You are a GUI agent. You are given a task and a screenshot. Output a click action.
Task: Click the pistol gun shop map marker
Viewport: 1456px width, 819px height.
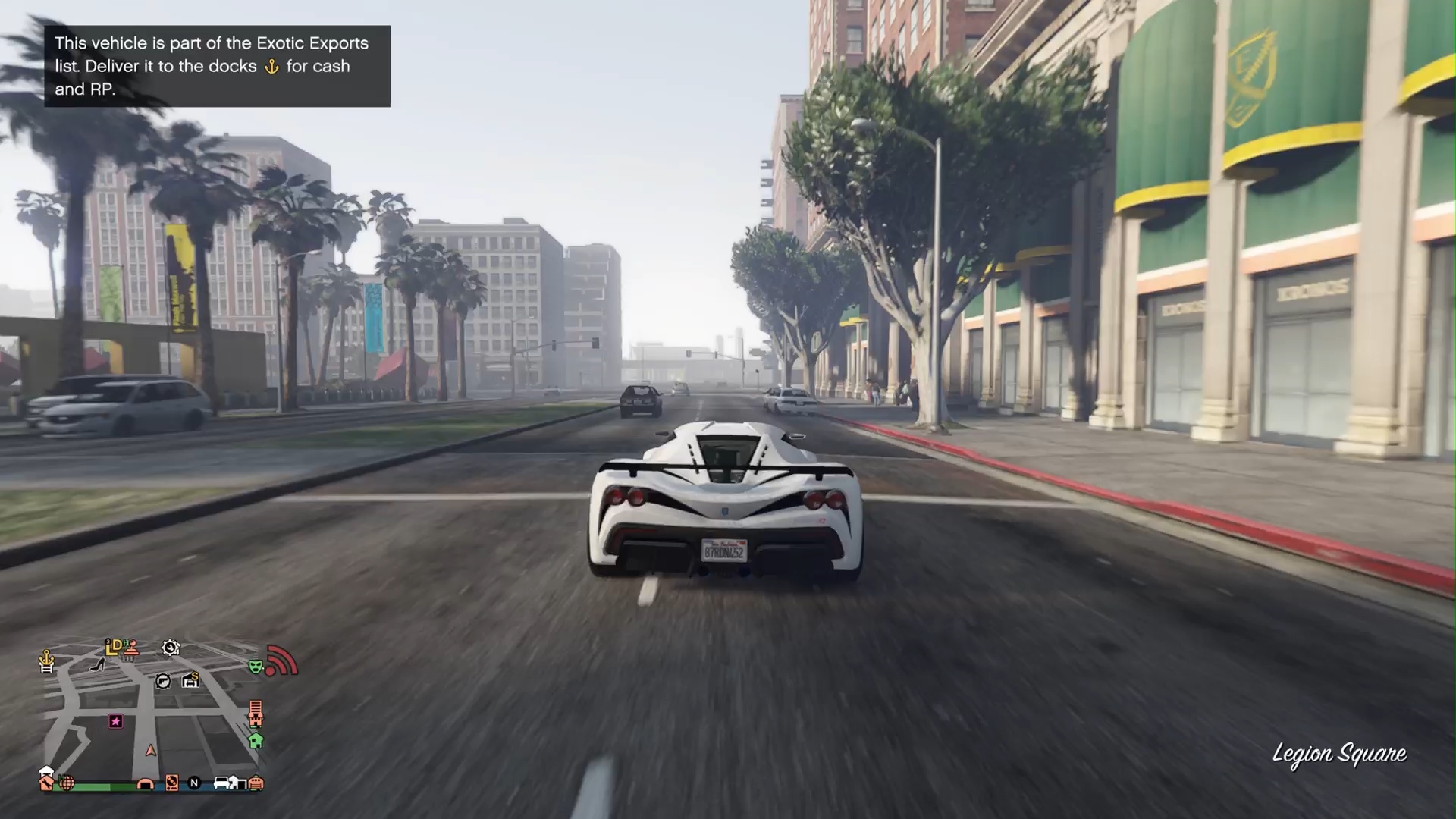coord(163,681)
